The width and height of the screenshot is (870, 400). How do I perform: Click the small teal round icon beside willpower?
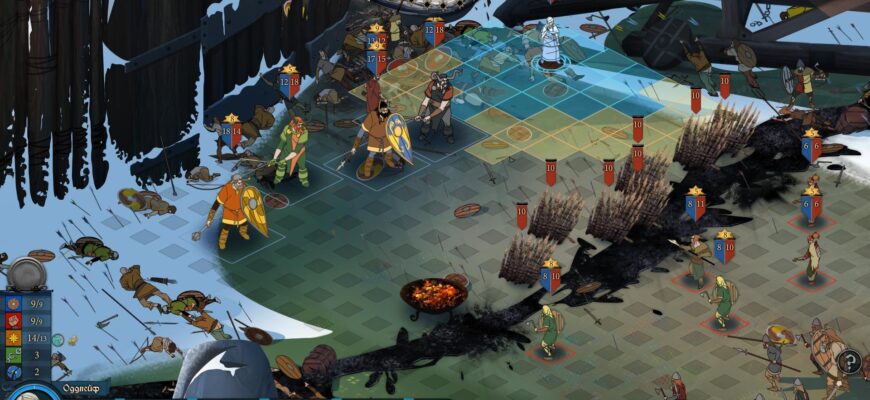point(58,340)
